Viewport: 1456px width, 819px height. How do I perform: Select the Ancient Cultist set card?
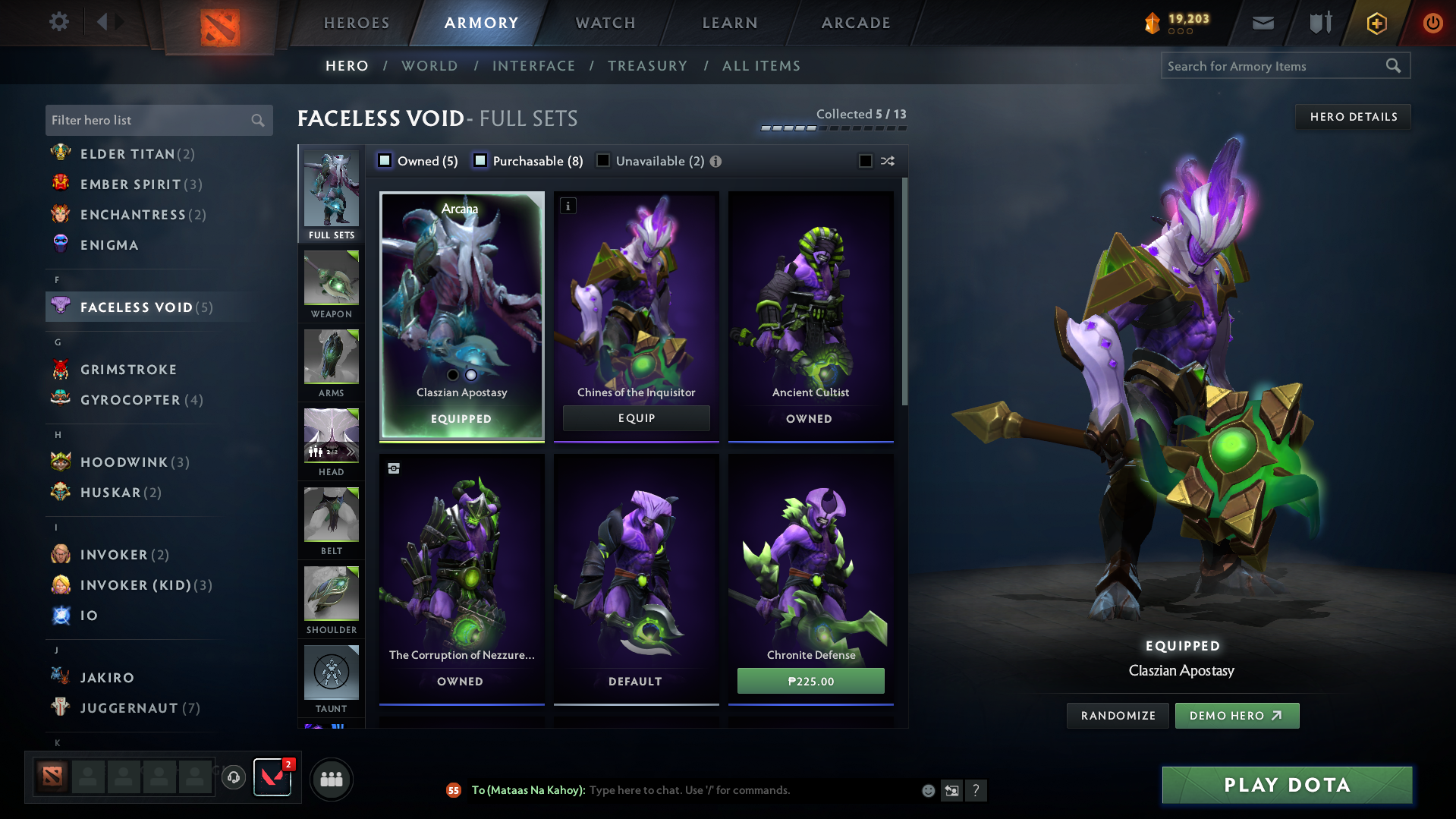810,315
